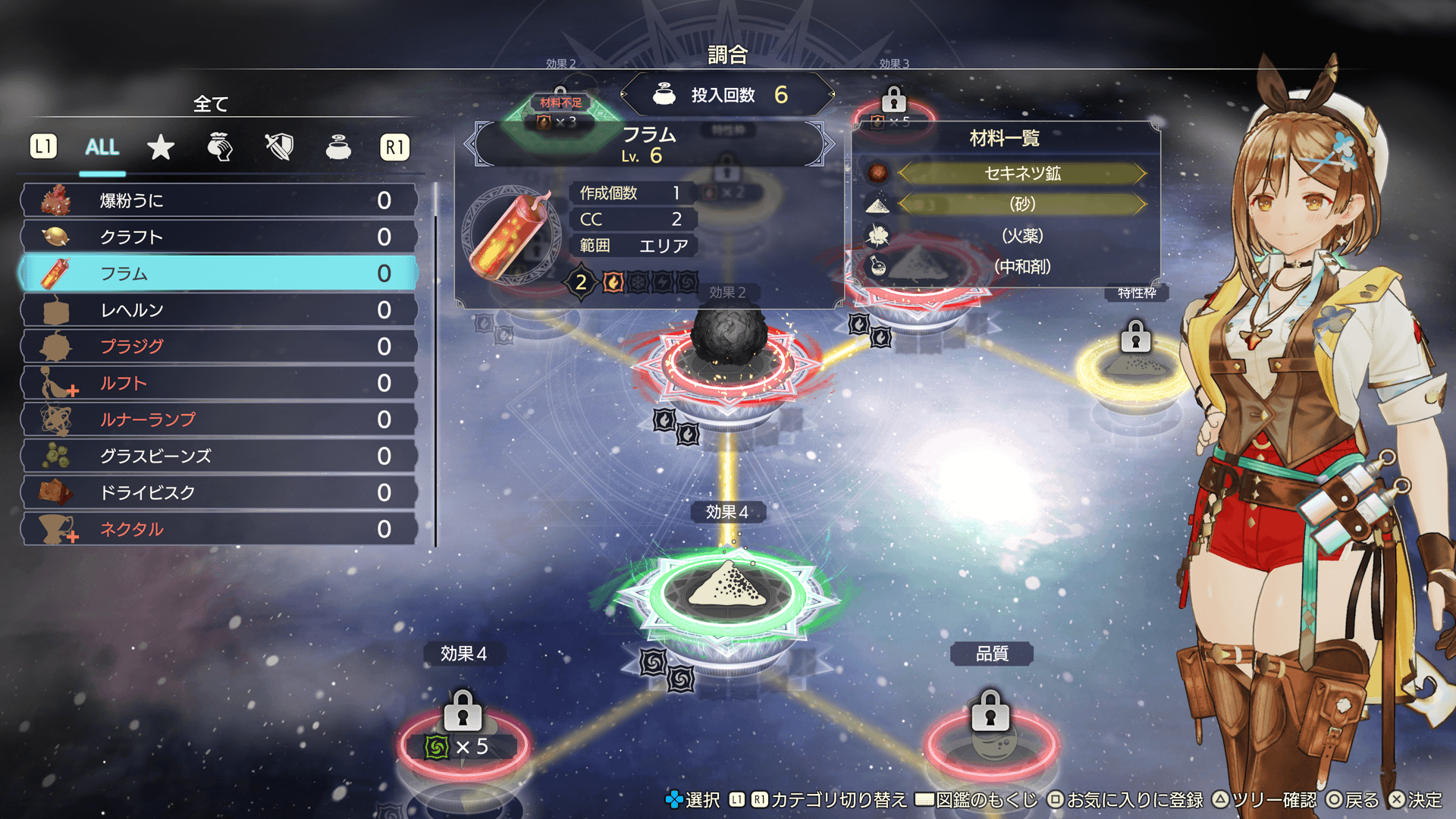
Task: Pick the レヘルン recipe entry
Action: coord(220,309)
